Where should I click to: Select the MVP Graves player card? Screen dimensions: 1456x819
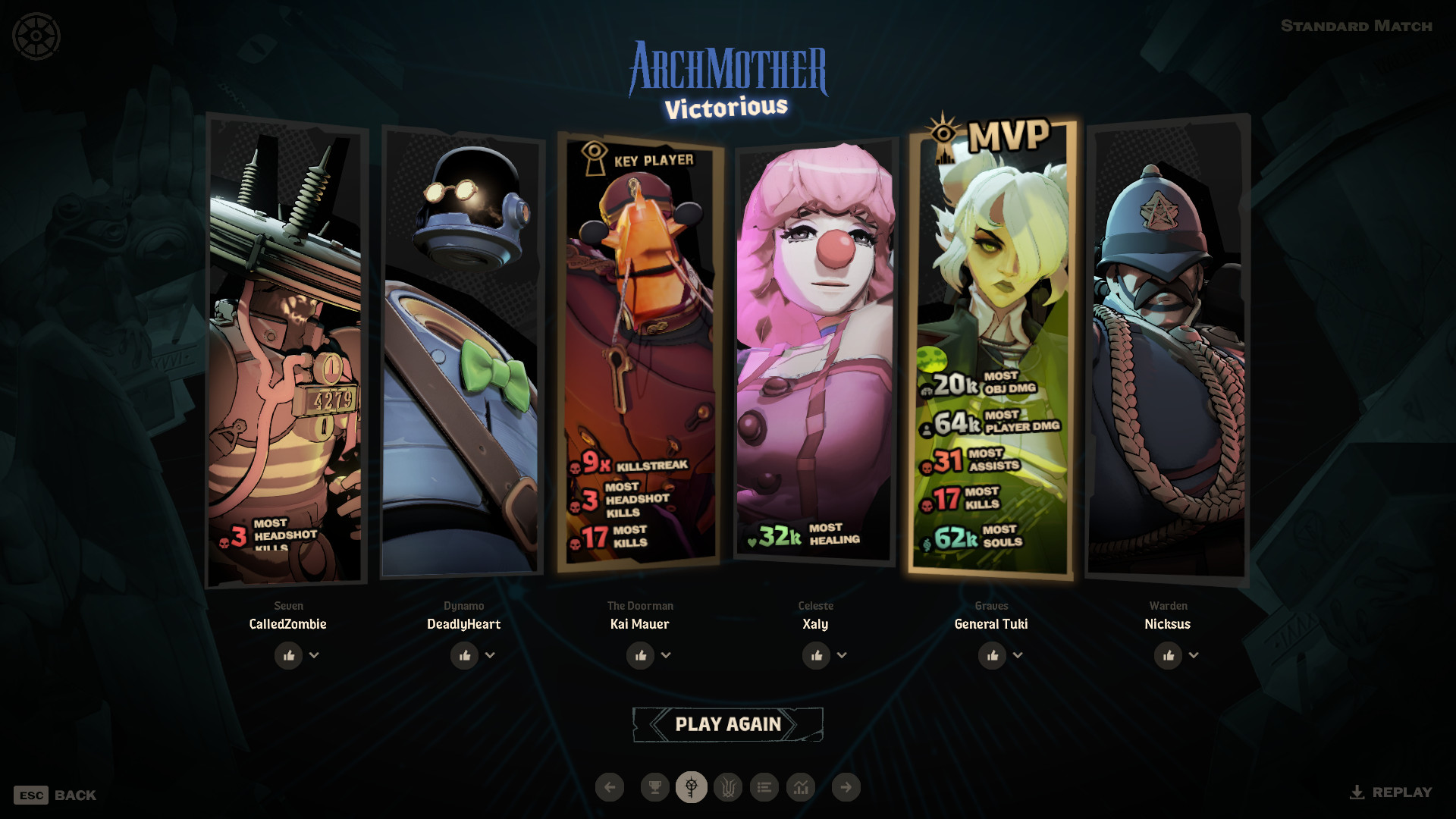[x=991, y=349]
